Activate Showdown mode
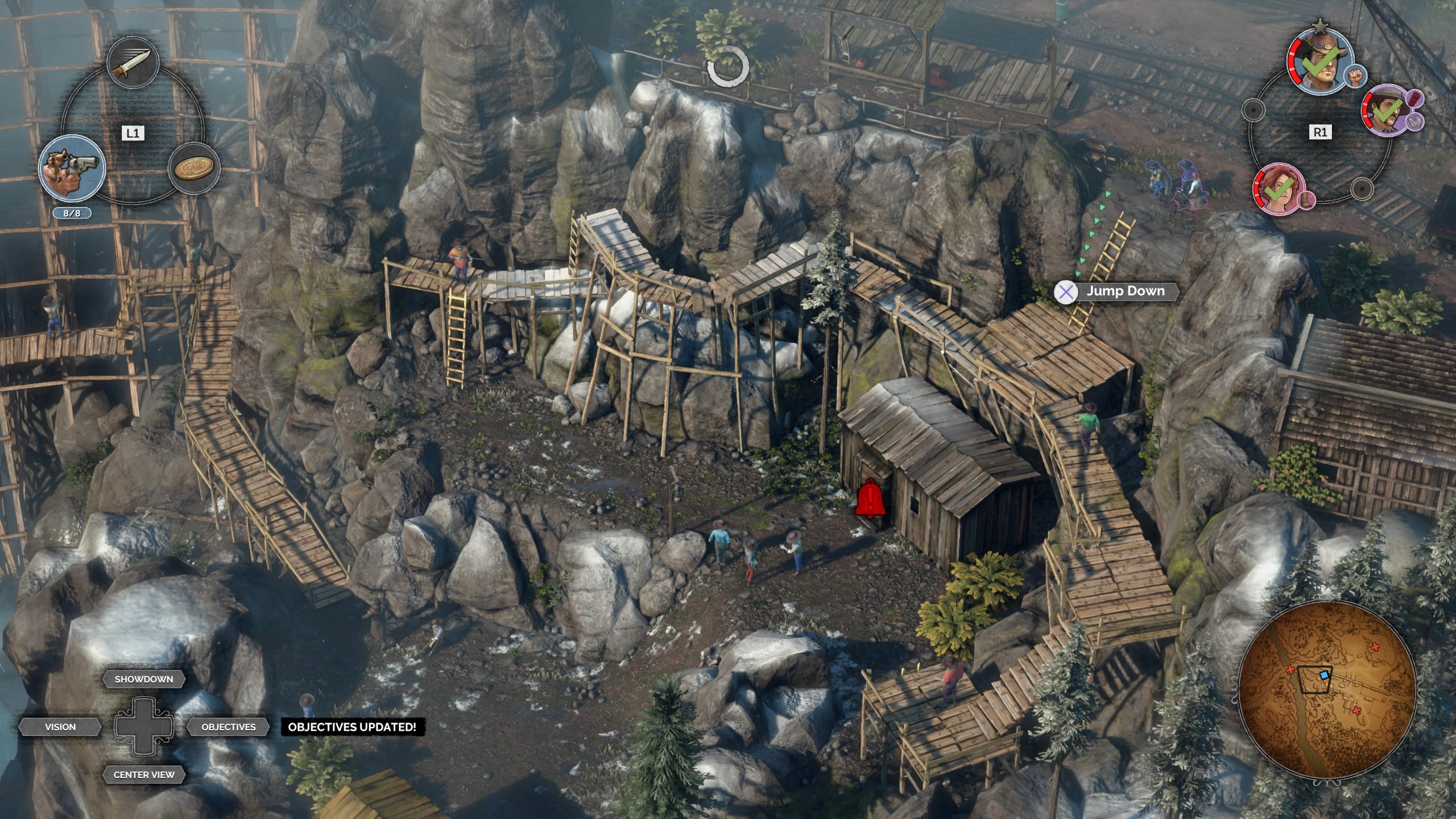 [144, 679]
